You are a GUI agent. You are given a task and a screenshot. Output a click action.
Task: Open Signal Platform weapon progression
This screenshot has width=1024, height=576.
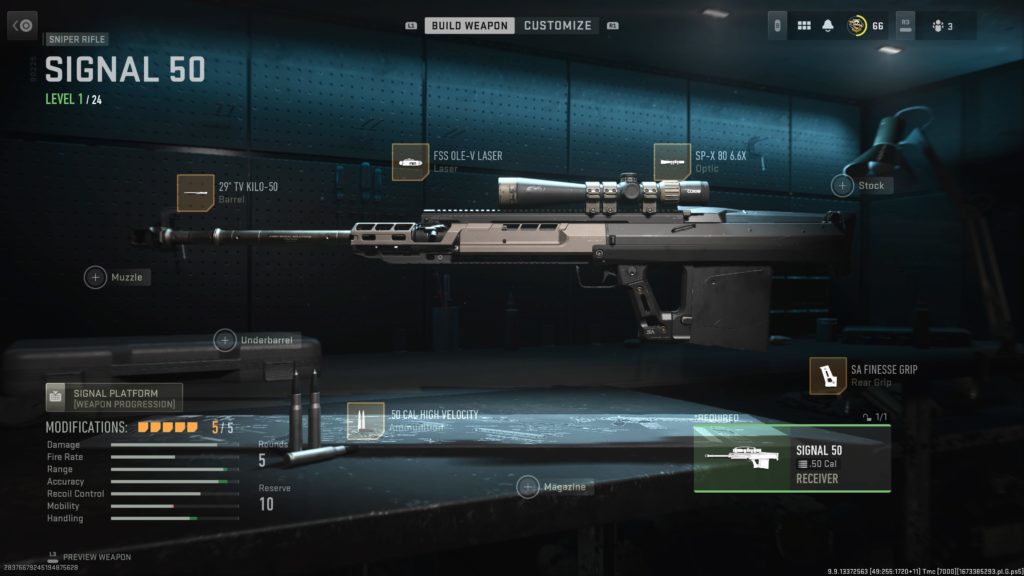point(114,397)
